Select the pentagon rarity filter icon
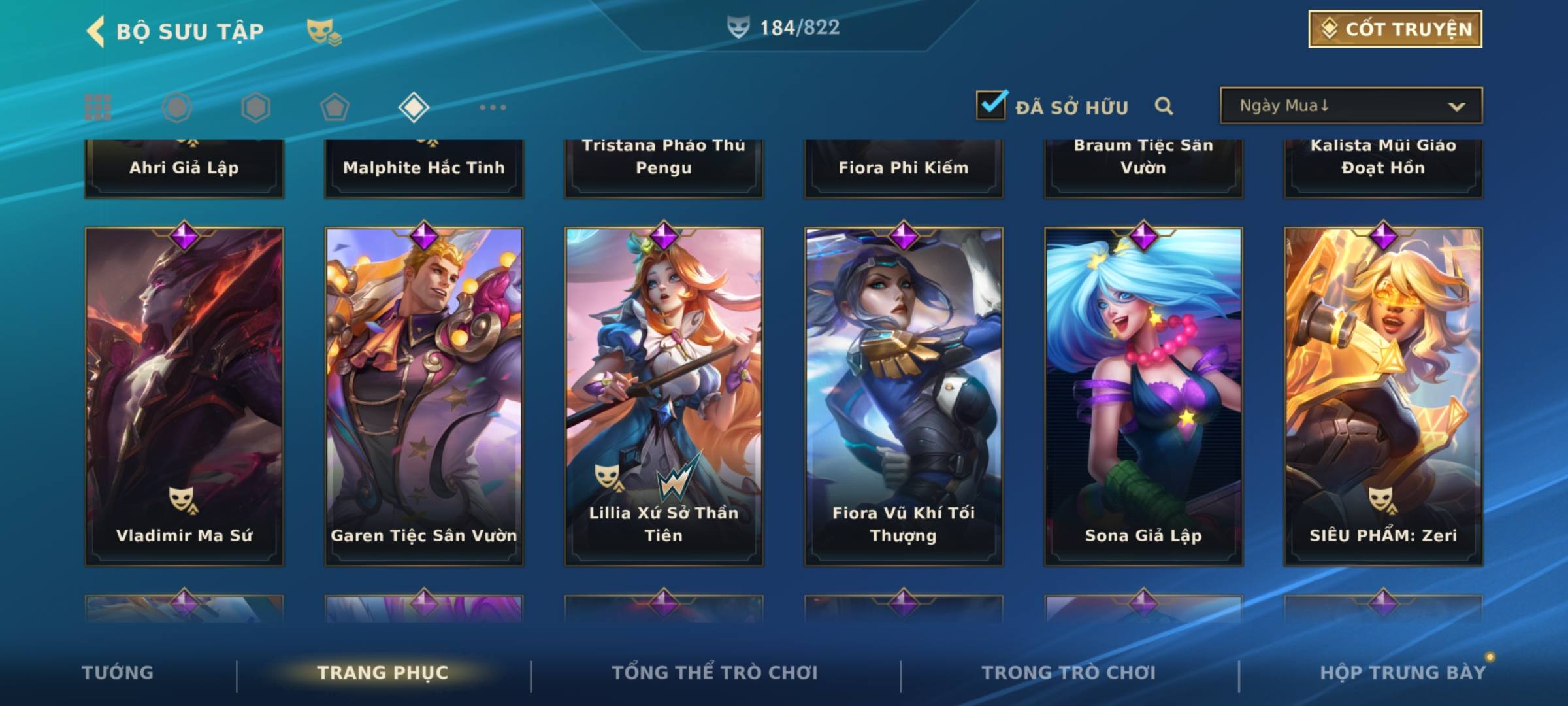1568x706 pixels. tap(335, 107)
